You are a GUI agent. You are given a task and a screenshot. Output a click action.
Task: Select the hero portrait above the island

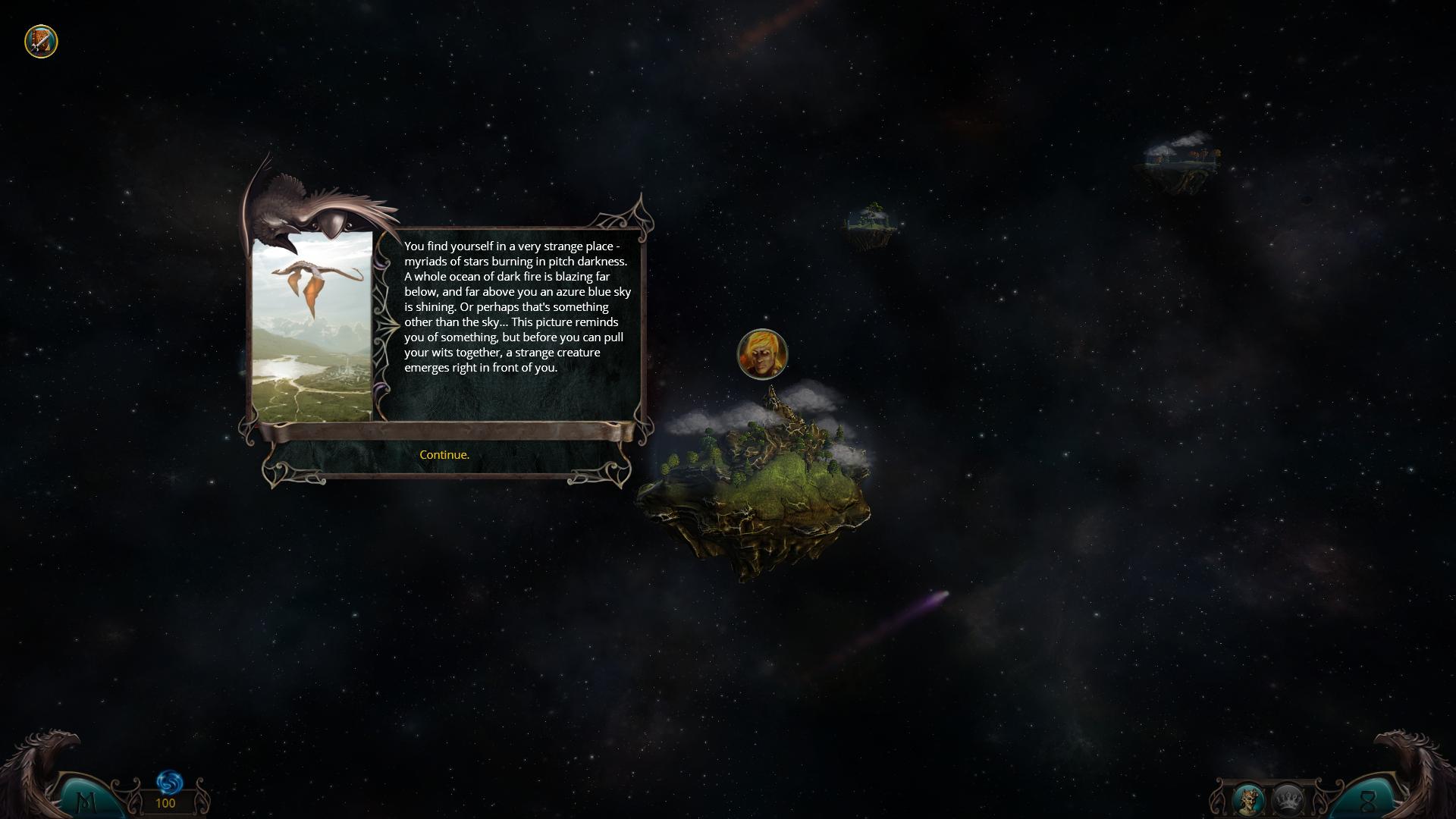(762, 354)
